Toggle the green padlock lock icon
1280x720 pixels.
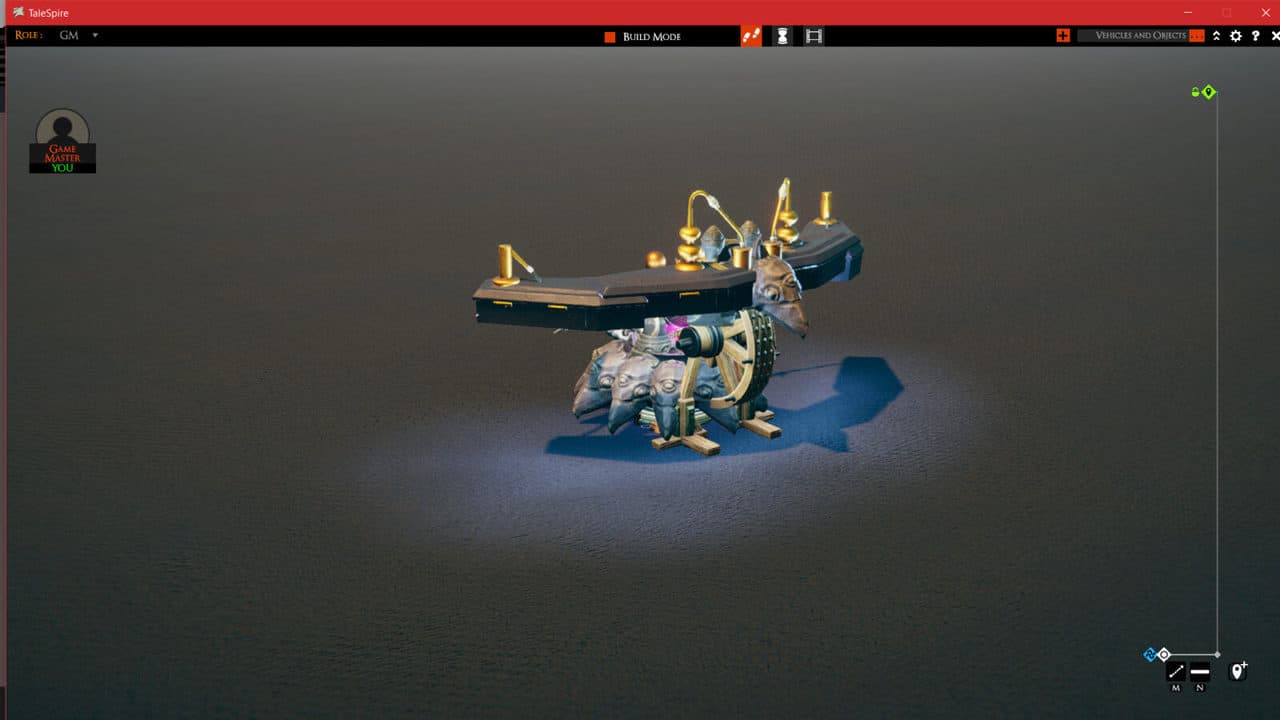tap(1195, 92)
